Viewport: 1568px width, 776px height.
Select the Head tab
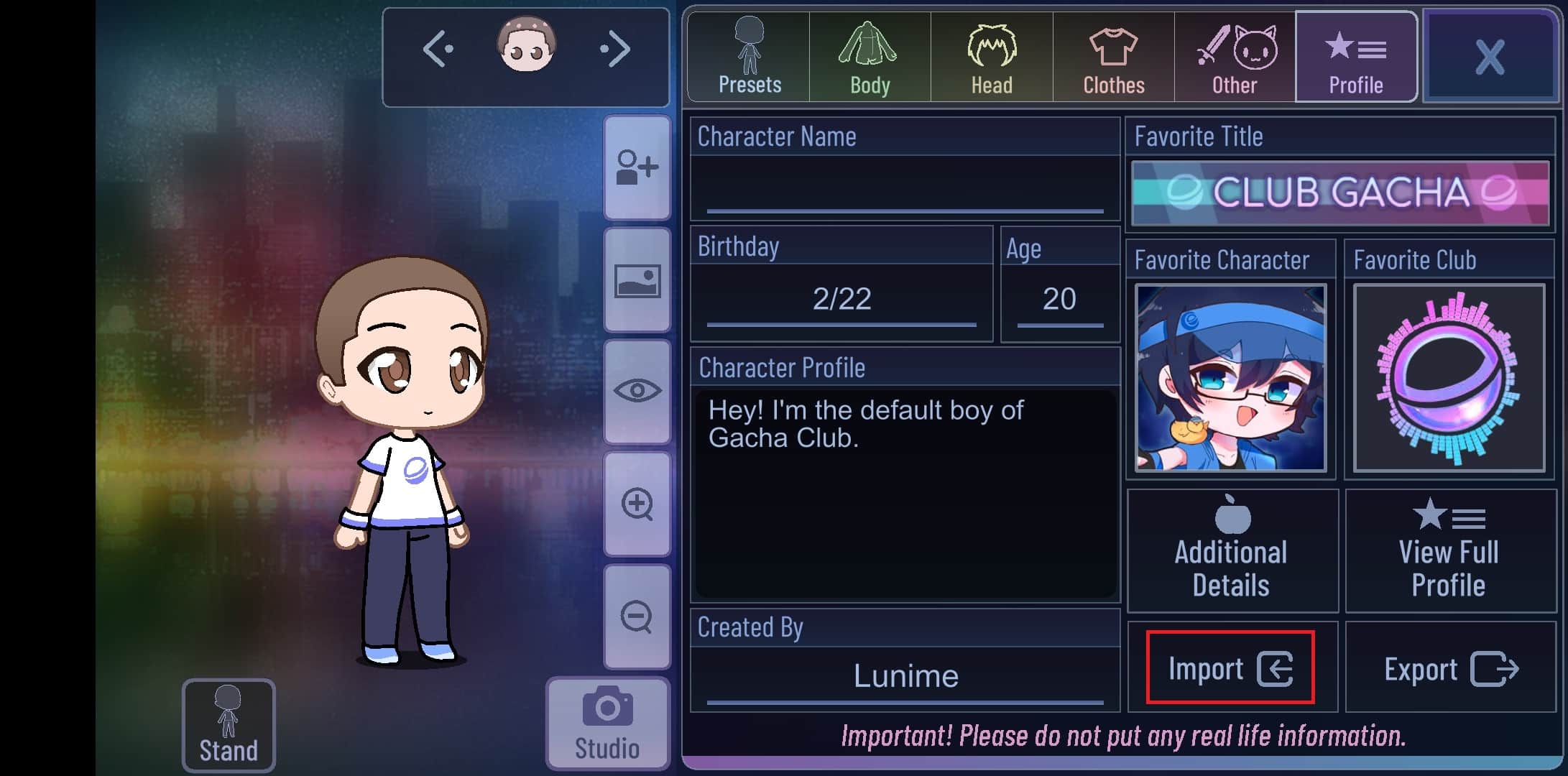coord(992,57)
